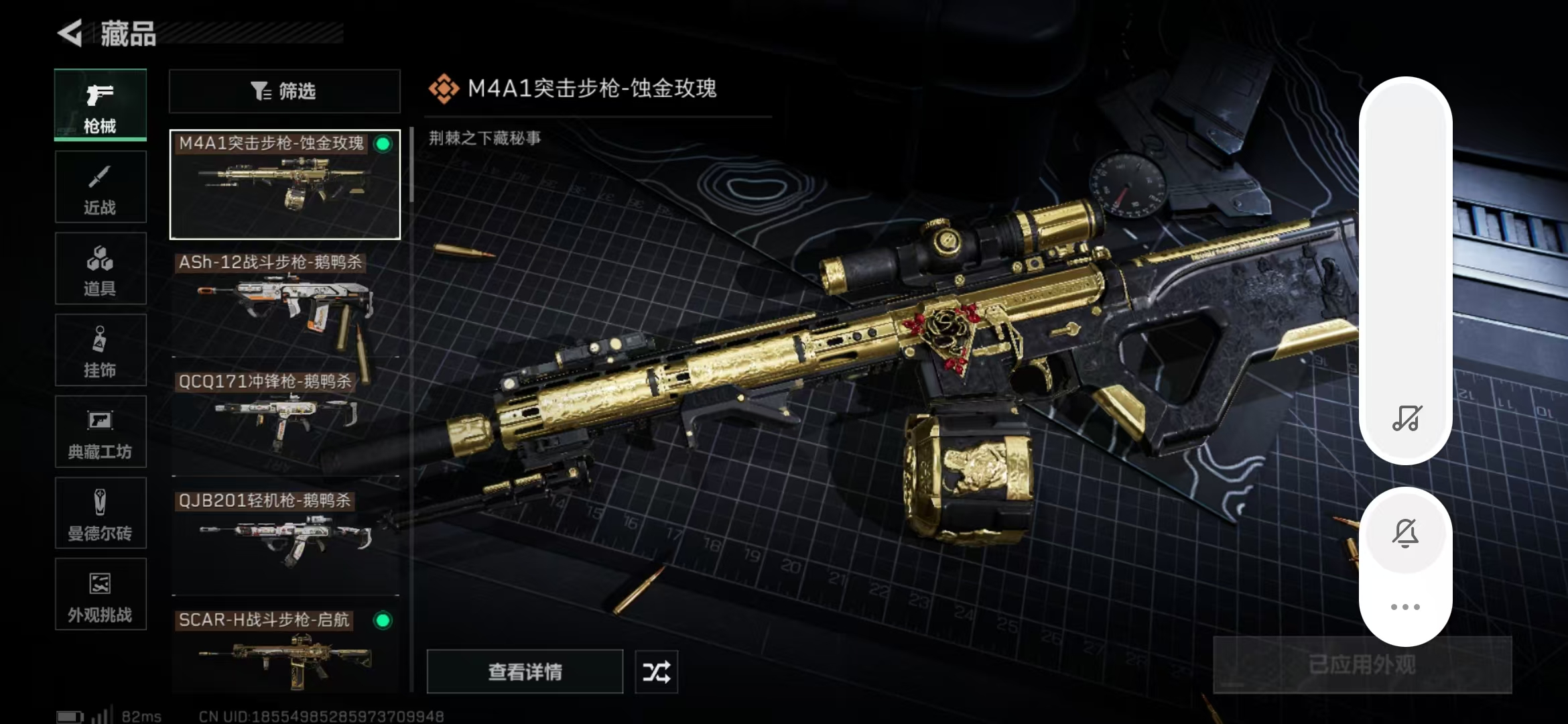Click the shuffle random-skin button
The image size is (1568, 724).
coord(656,671)
